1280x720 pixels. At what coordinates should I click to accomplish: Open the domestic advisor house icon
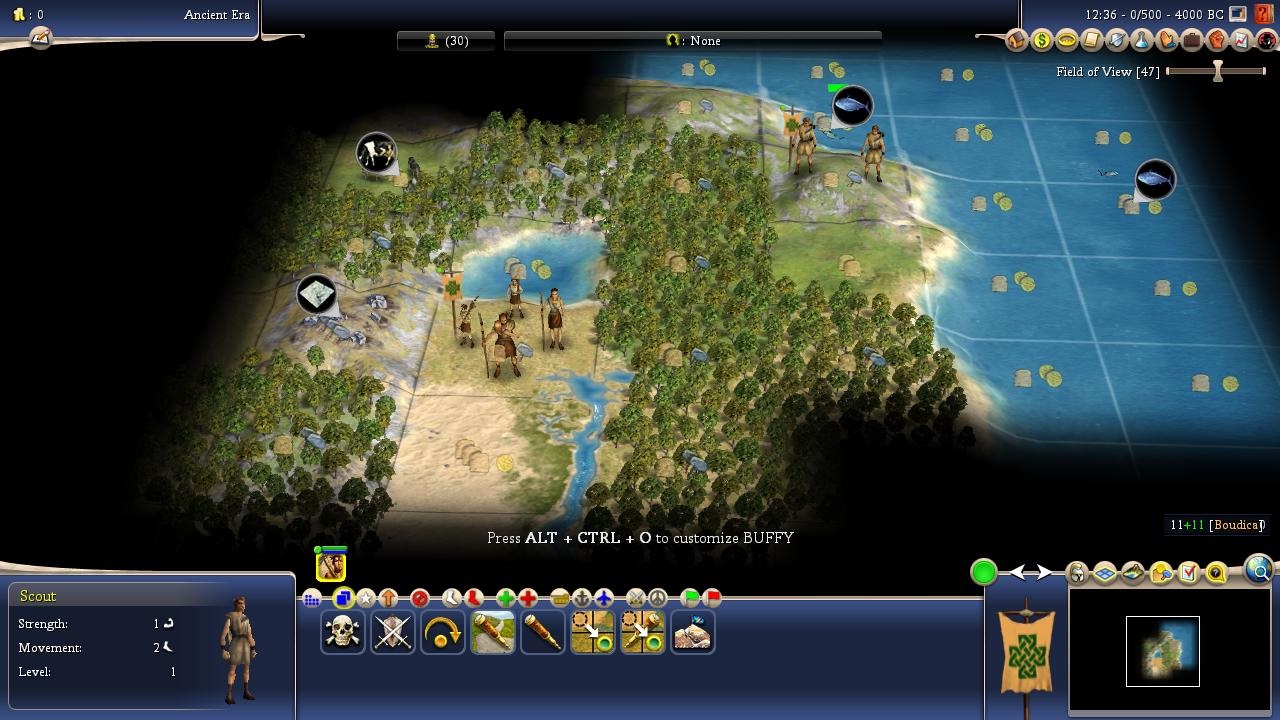click(1017, 41)
